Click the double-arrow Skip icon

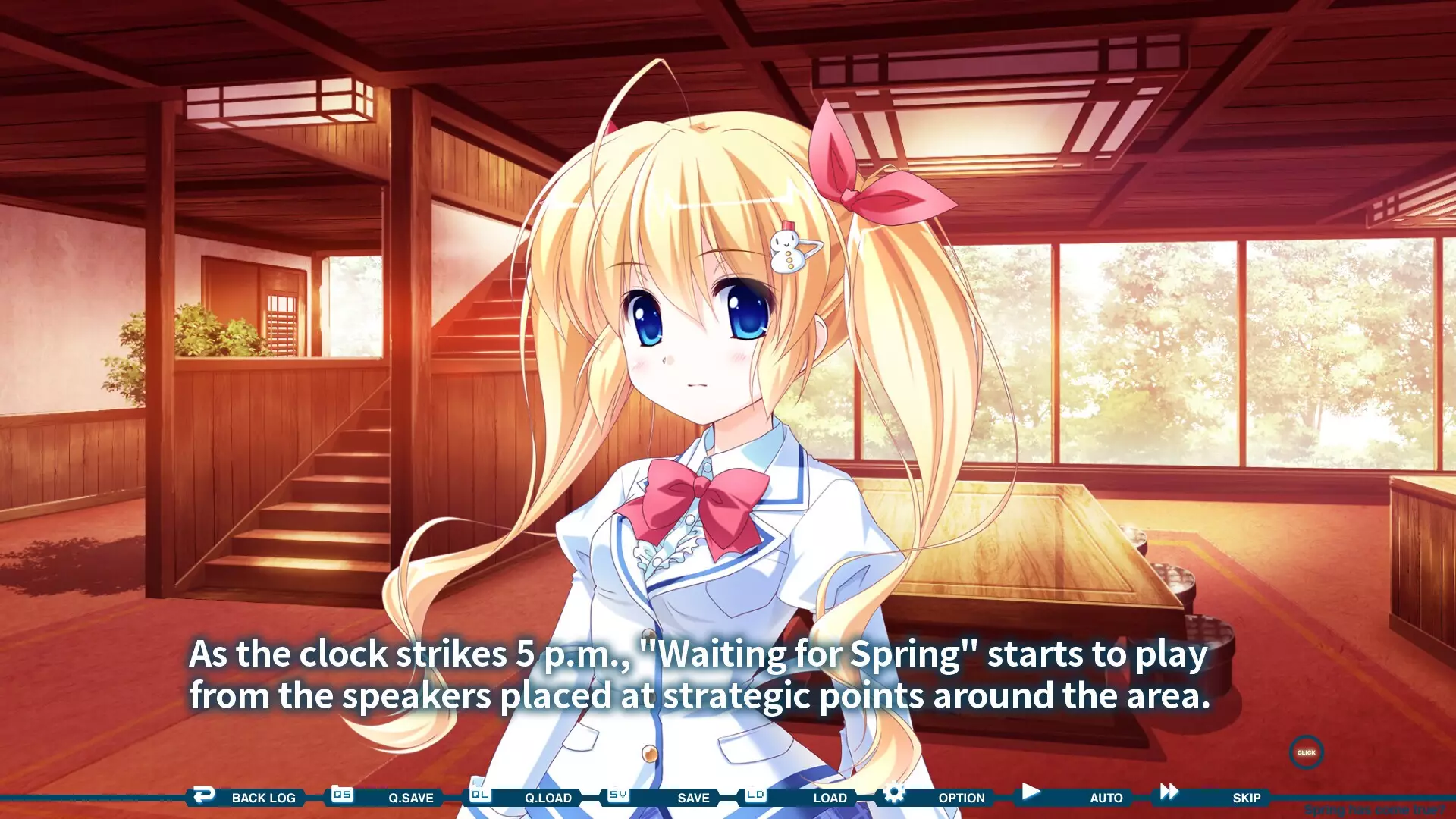1168,793
